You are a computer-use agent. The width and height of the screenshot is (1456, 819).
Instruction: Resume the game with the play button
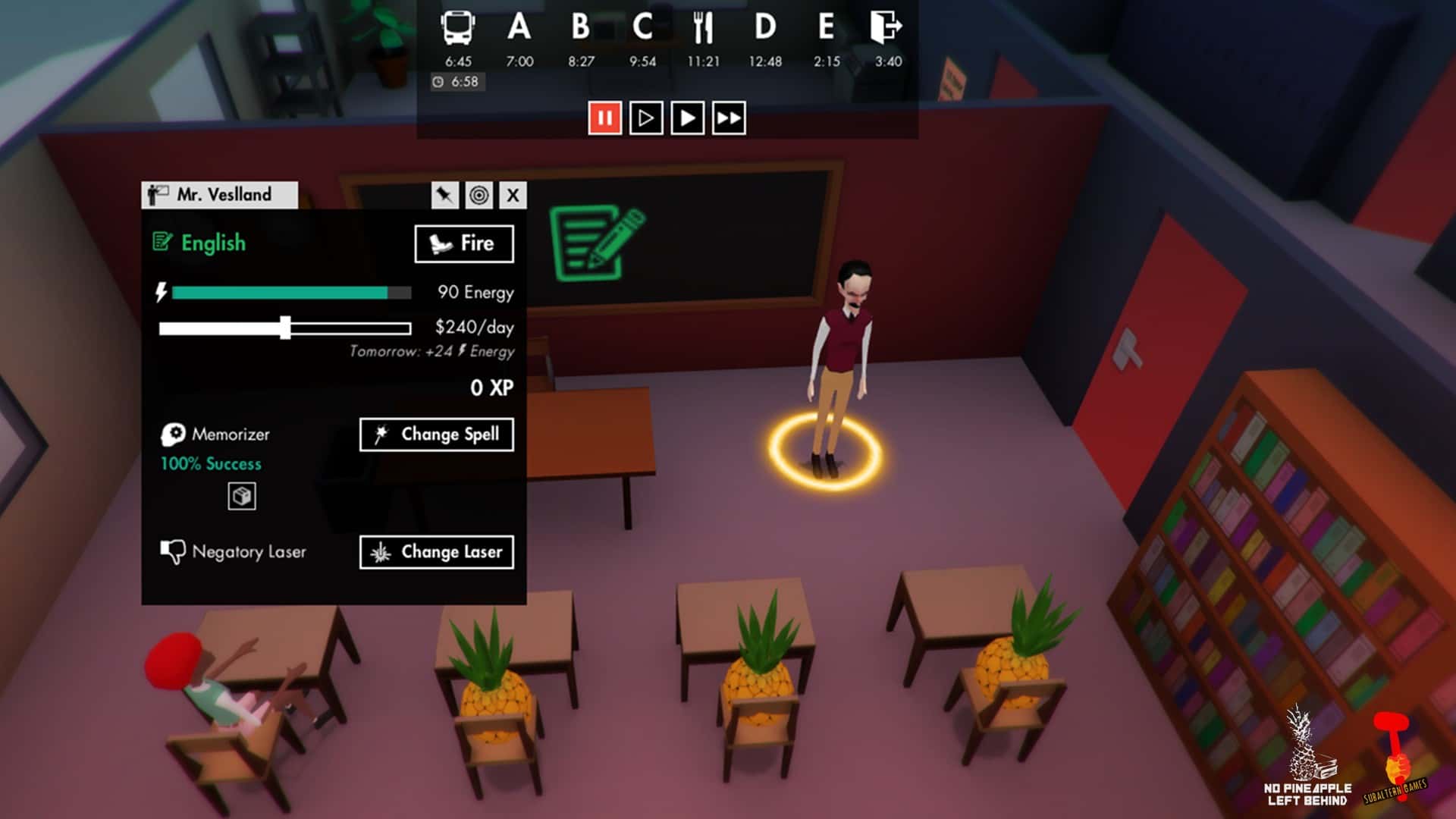[x=686, y=118]
